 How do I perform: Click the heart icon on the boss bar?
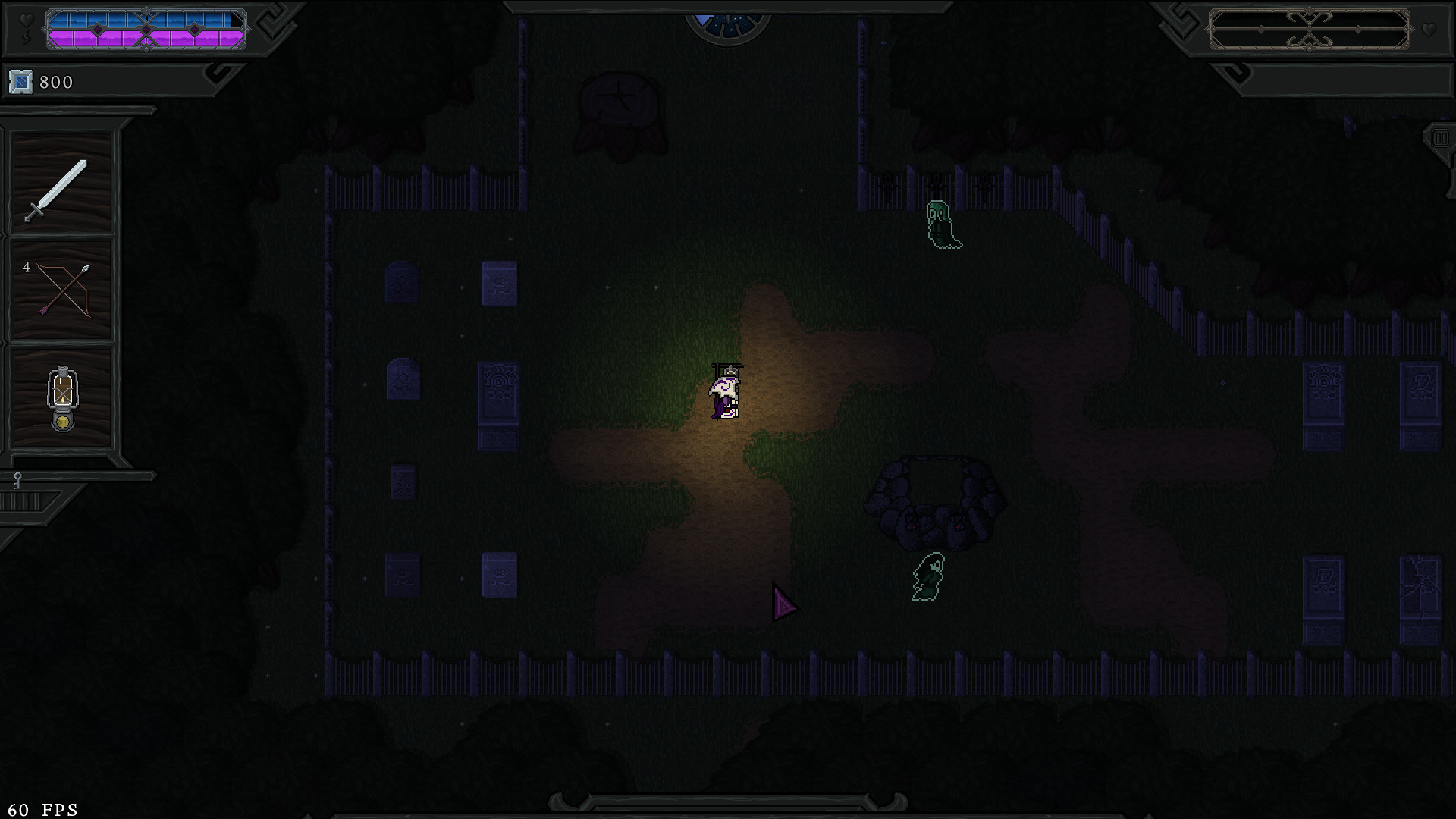(x=1428, y=29)
